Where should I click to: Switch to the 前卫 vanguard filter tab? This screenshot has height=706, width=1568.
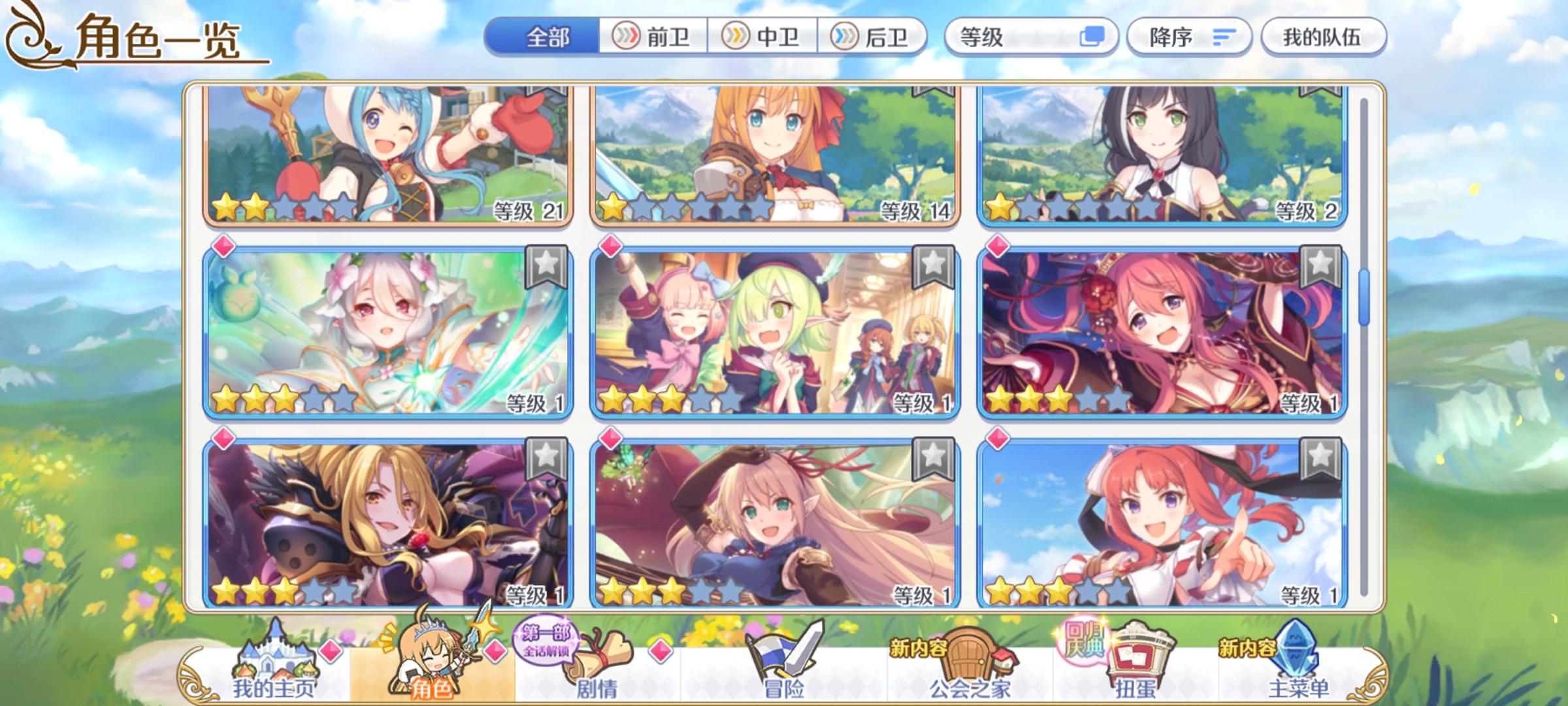(653, 37)
